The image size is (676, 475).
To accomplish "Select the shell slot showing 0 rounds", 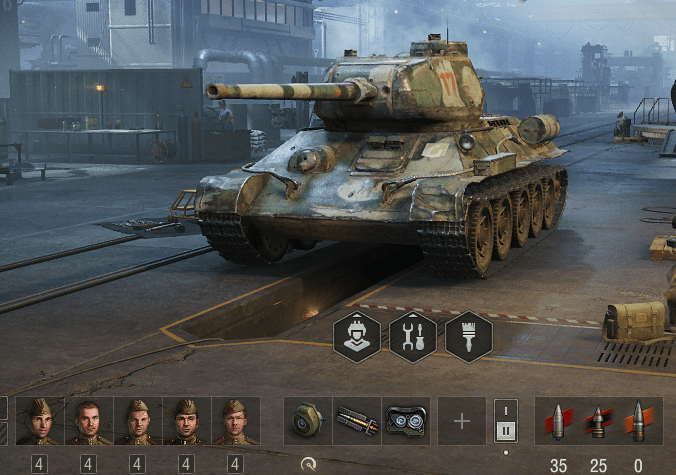I will (638, 421).
